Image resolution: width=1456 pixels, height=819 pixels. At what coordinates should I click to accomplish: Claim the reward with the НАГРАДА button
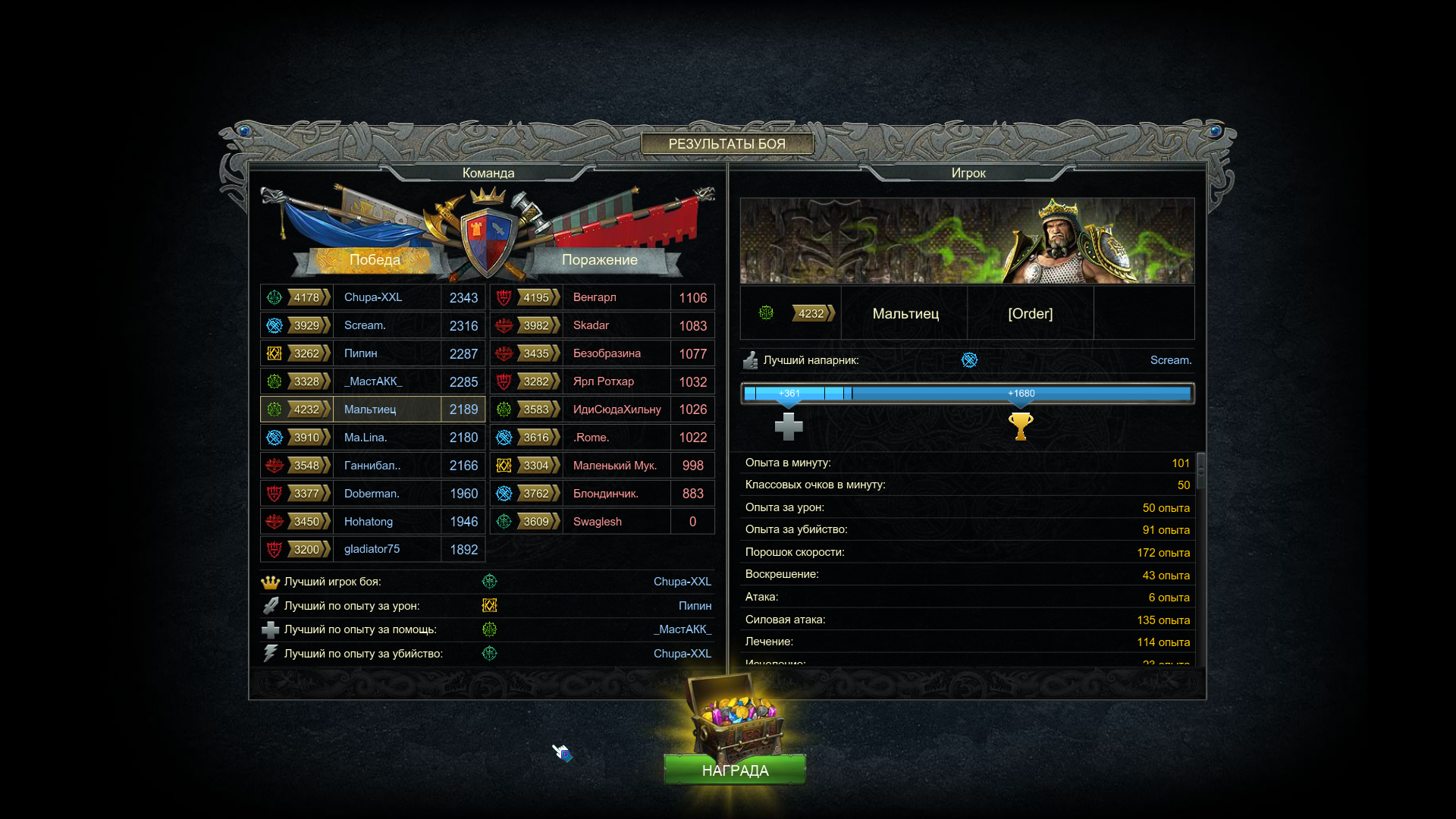point(735,770)
